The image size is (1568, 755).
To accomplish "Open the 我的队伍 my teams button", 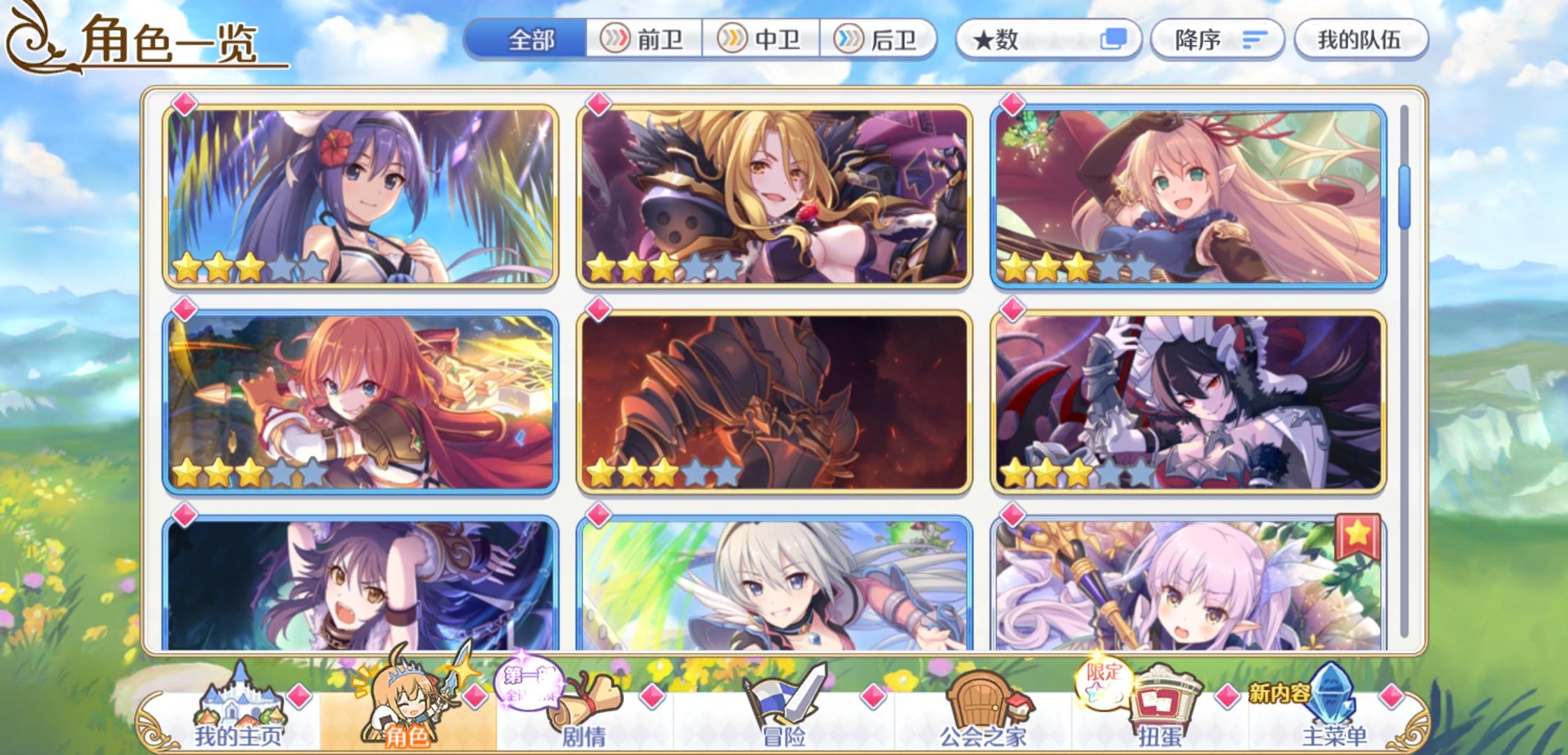I will coord(1360,40).
